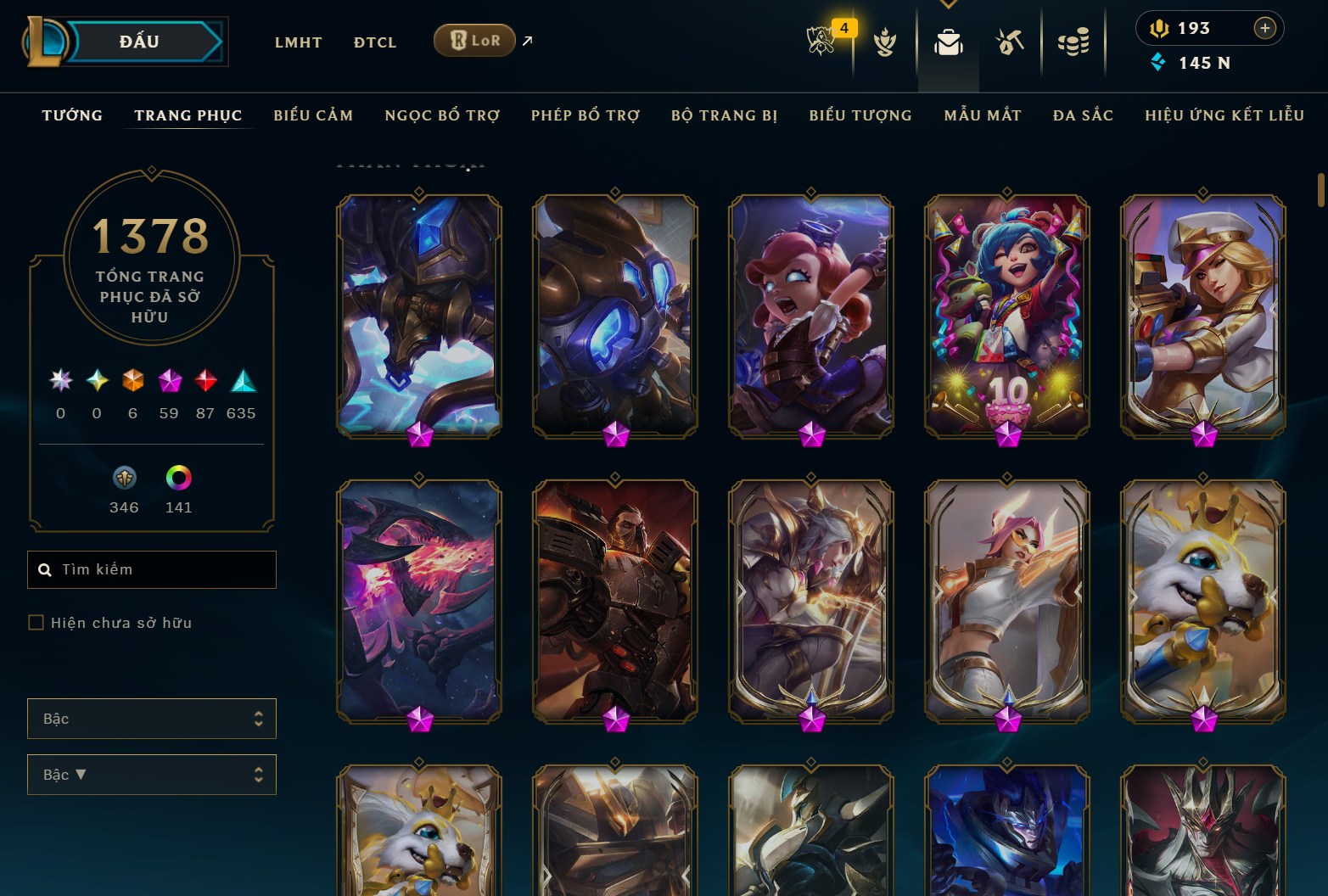Click the plus button to purchase RP
The width and height of the screenshot is (1328, 896).
coord(1265,27)
